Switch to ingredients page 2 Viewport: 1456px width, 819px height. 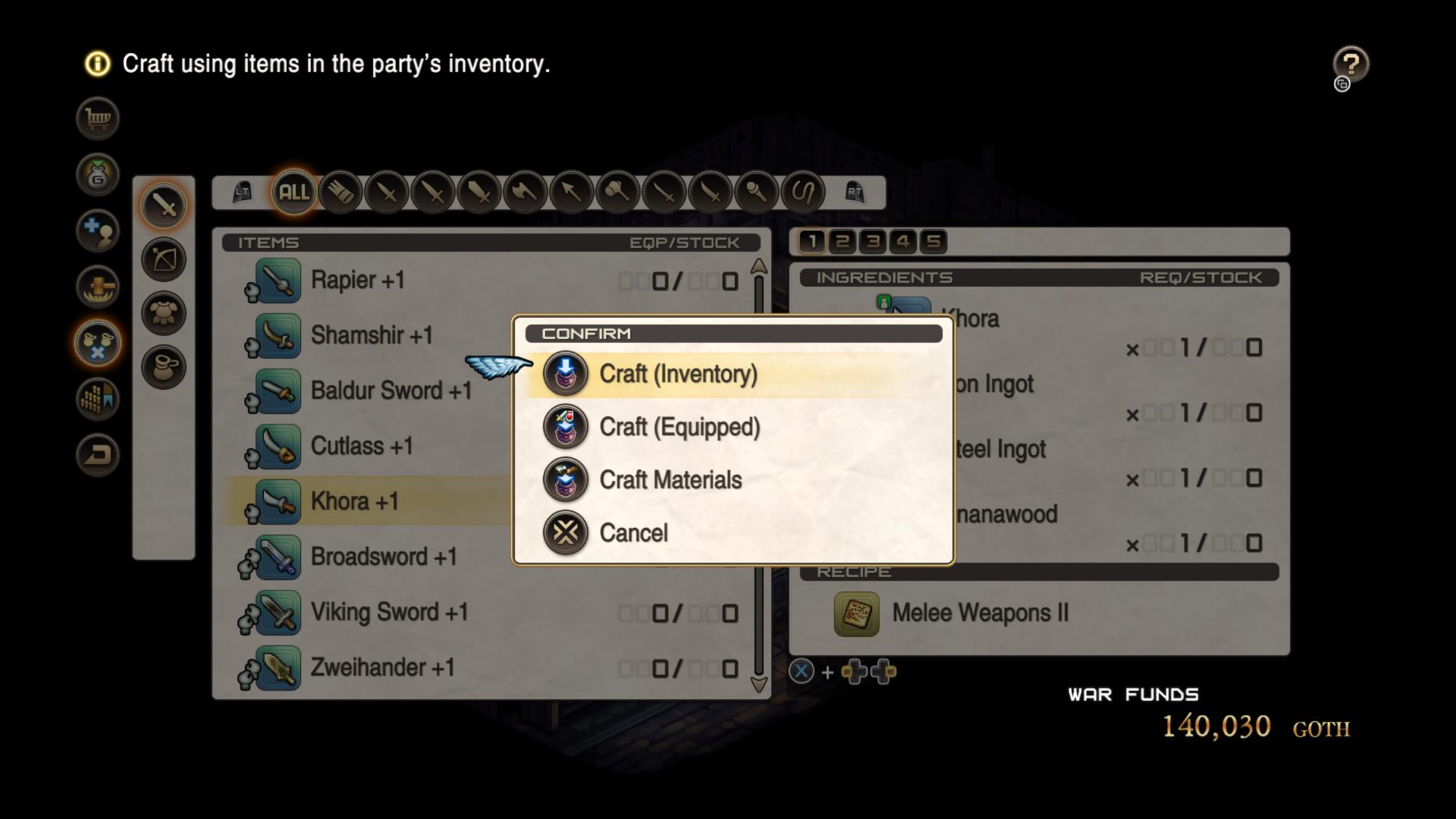point(842,241)
